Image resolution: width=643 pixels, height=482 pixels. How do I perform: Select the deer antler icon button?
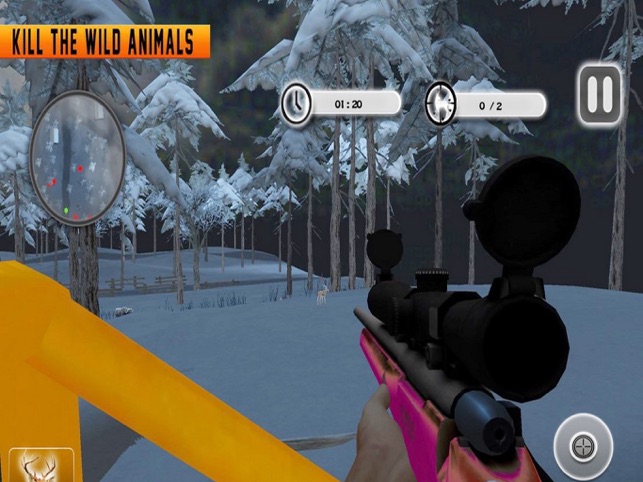click(42, 466)
